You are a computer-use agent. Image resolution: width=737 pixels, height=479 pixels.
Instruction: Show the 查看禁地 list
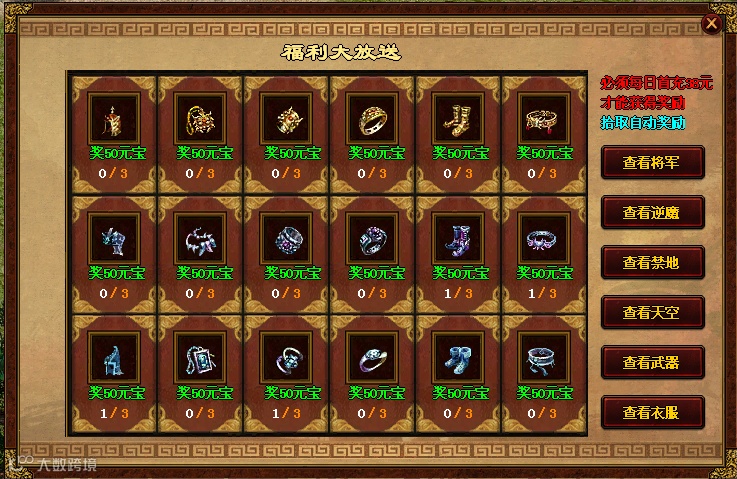coord(653,262)
